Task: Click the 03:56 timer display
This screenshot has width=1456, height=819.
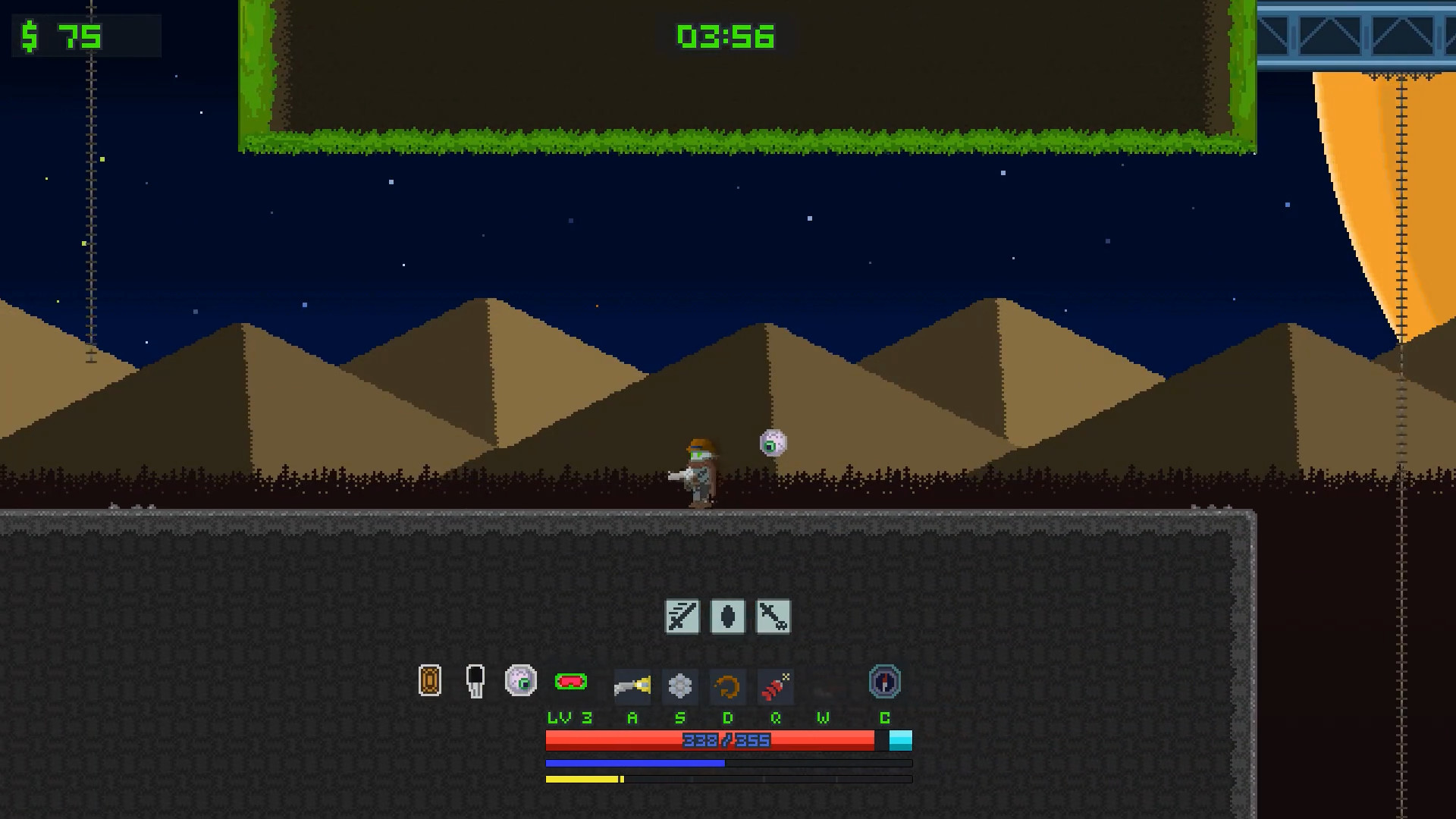Action: coord(725,36)
